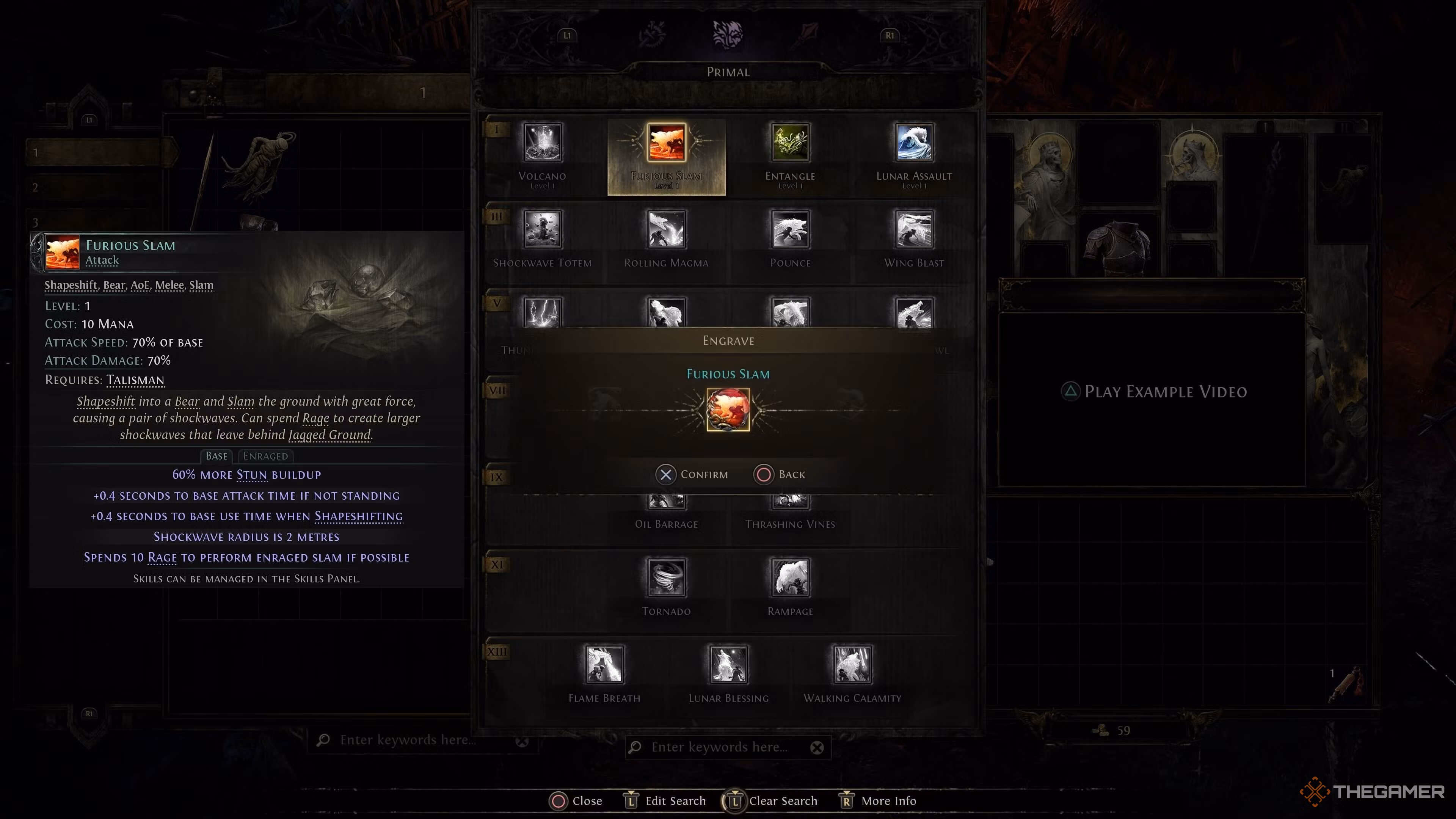Switch to the Base stats tab
1456x819 pixels.
(217, 455)
